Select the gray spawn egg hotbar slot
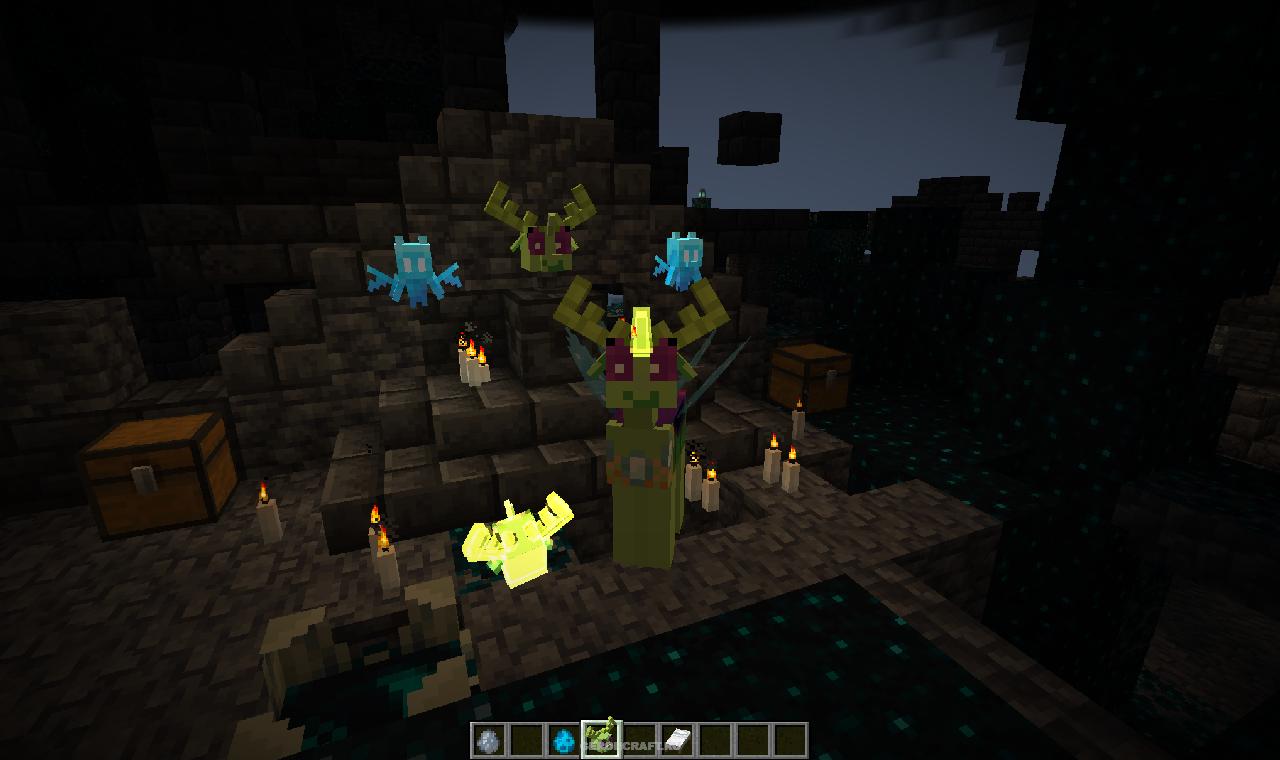The height and width of the screenshot is (760, 1280). click(488, 740)
